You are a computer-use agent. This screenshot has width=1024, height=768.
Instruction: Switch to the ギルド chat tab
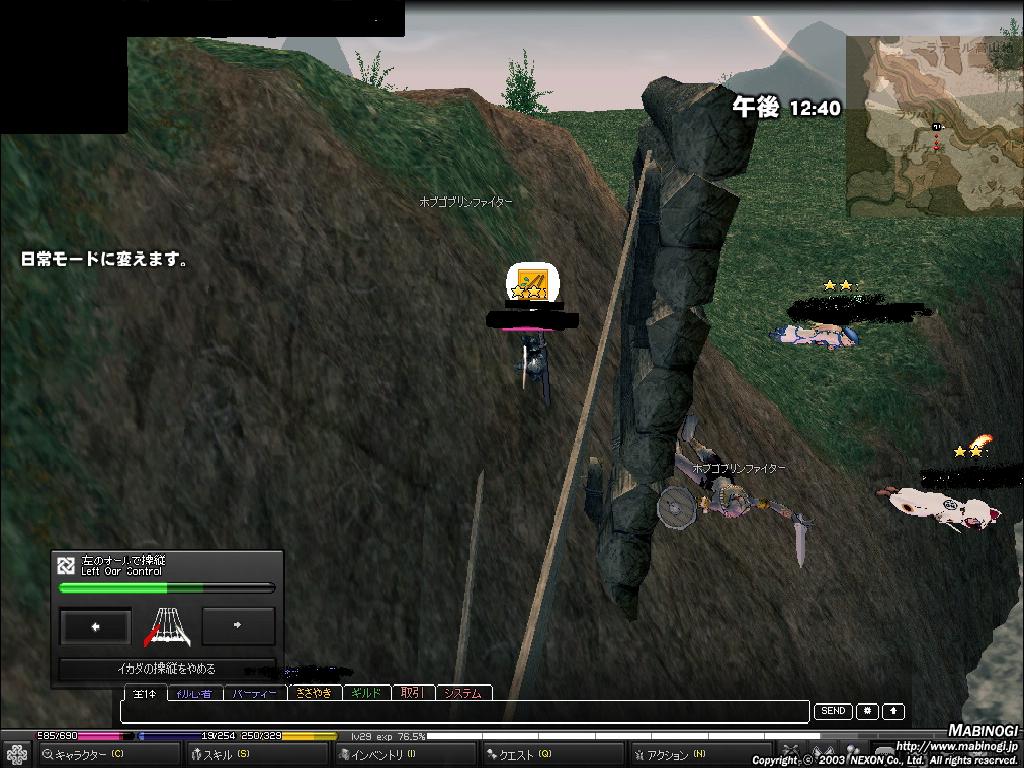click(367, 693)
